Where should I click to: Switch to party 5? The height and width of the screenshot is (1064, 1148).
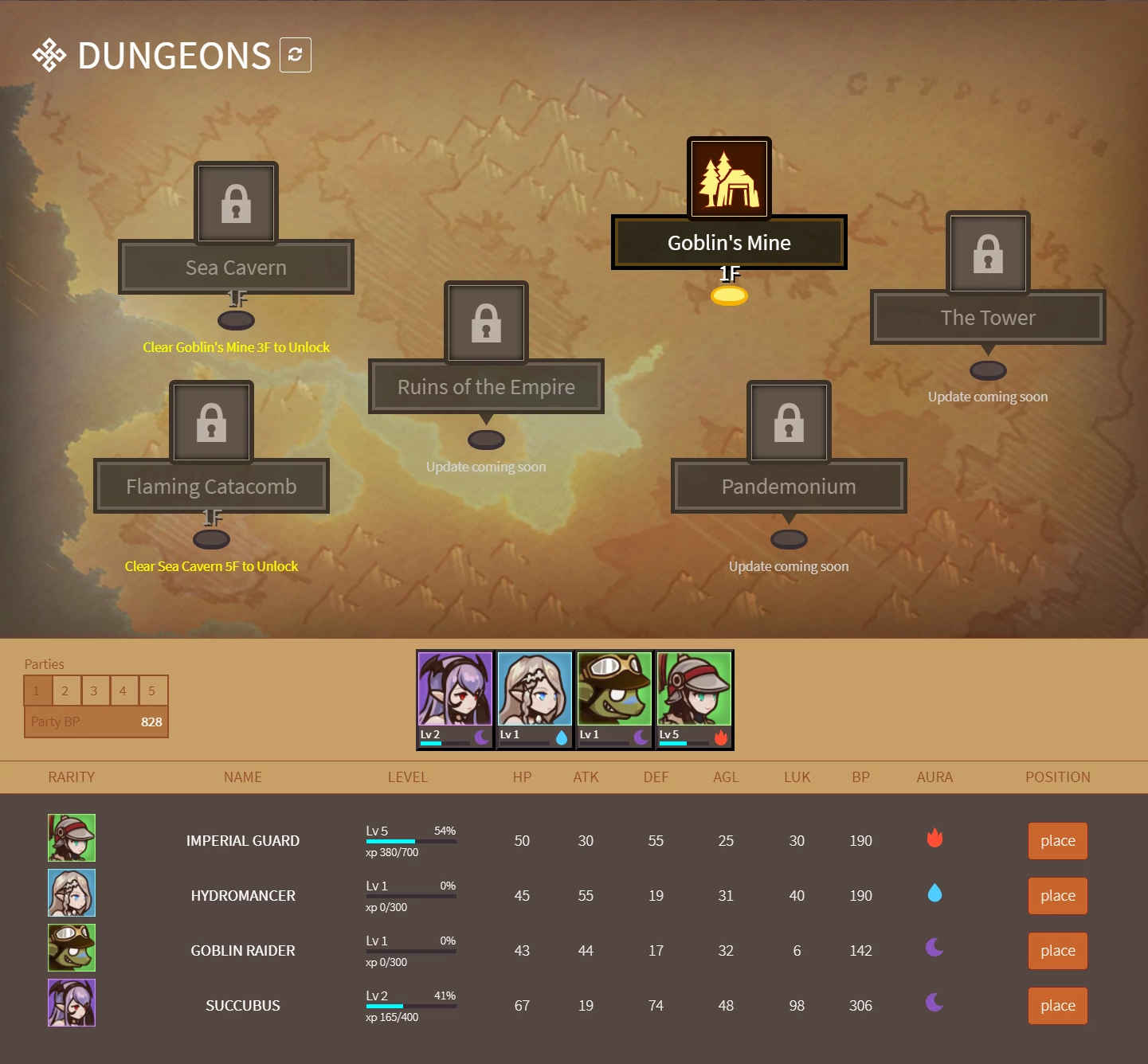point(151,690)
